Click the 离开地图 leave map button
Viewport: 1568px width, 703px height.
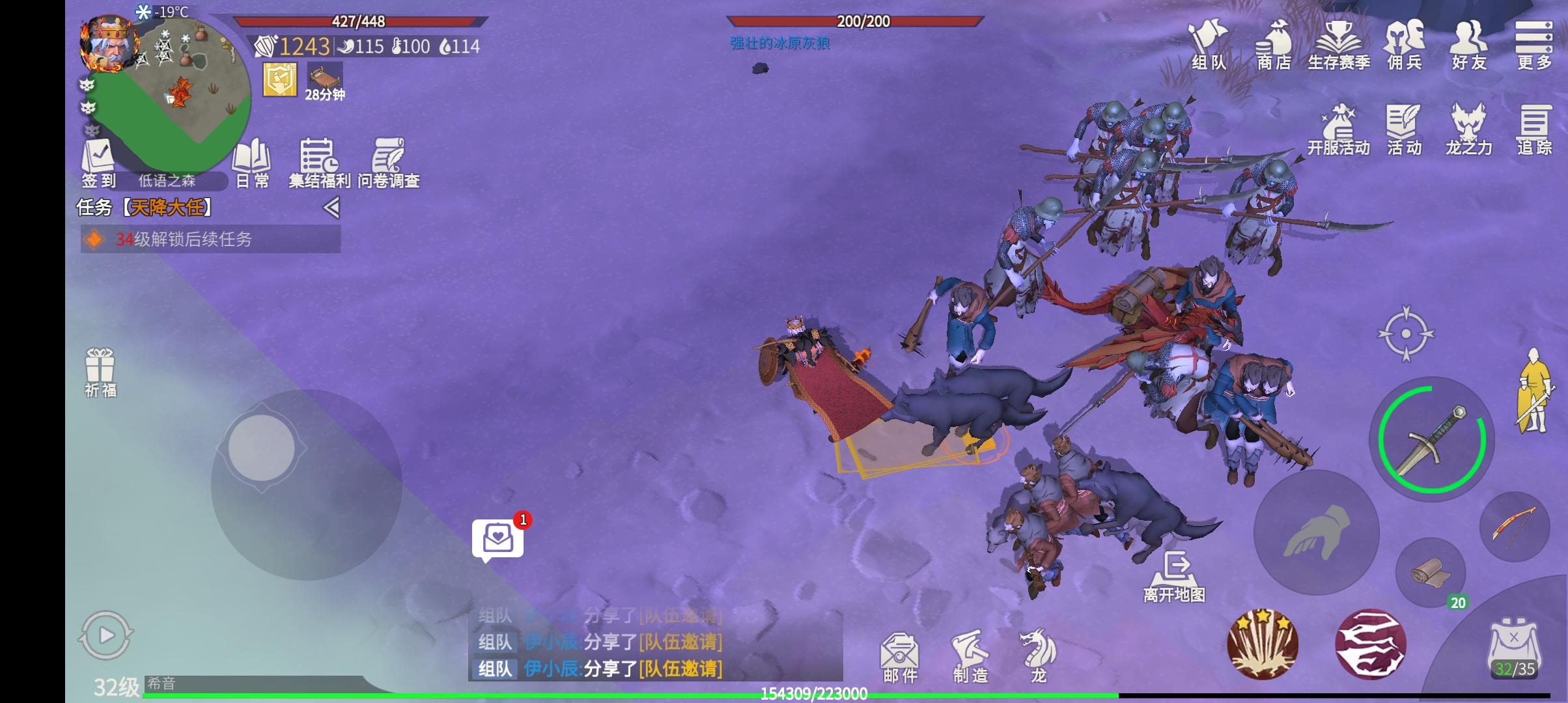click(1175, 576)
